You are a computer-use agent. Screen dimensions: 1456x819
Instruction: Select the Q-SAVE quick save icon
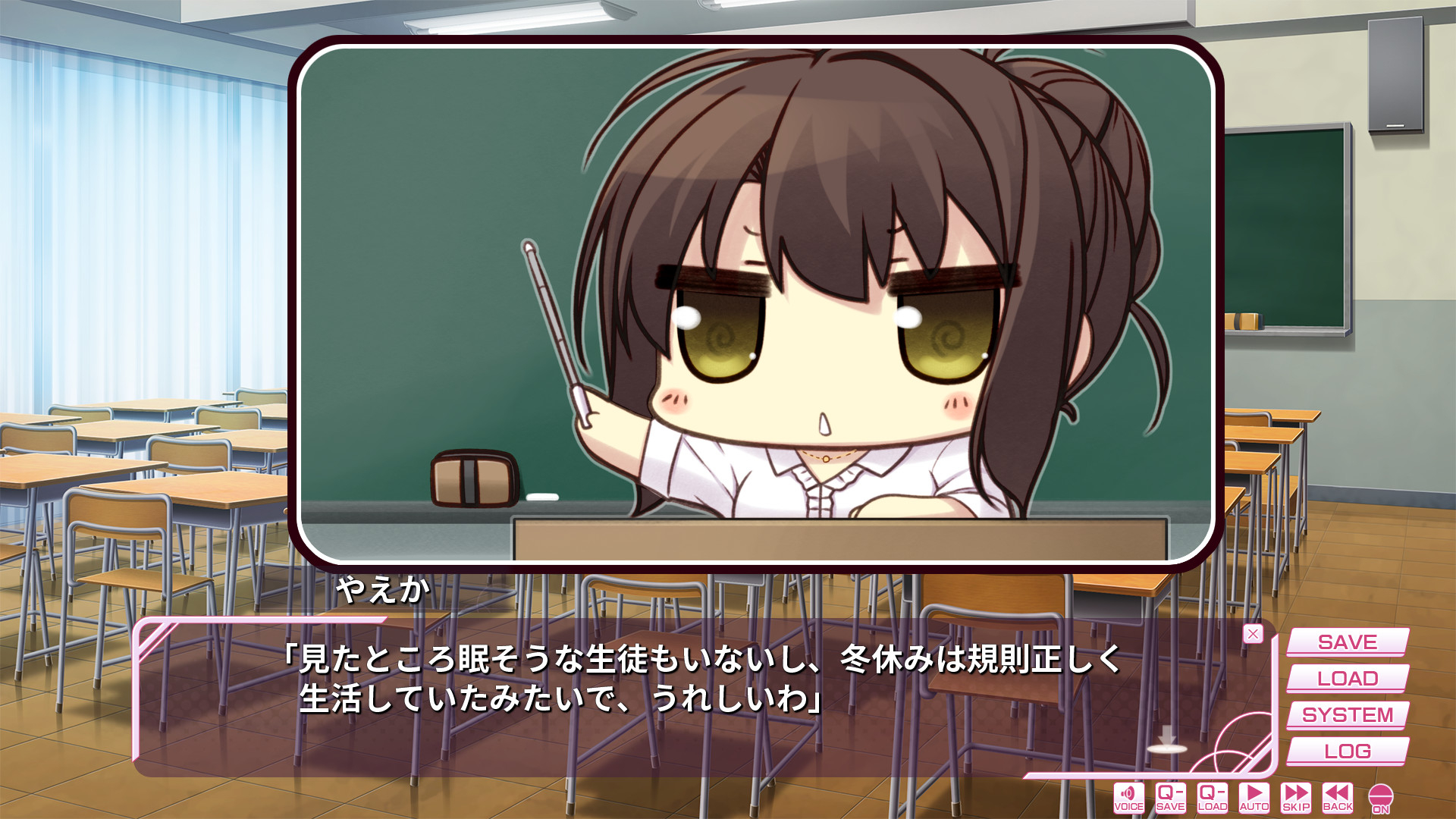[1172, 796]
